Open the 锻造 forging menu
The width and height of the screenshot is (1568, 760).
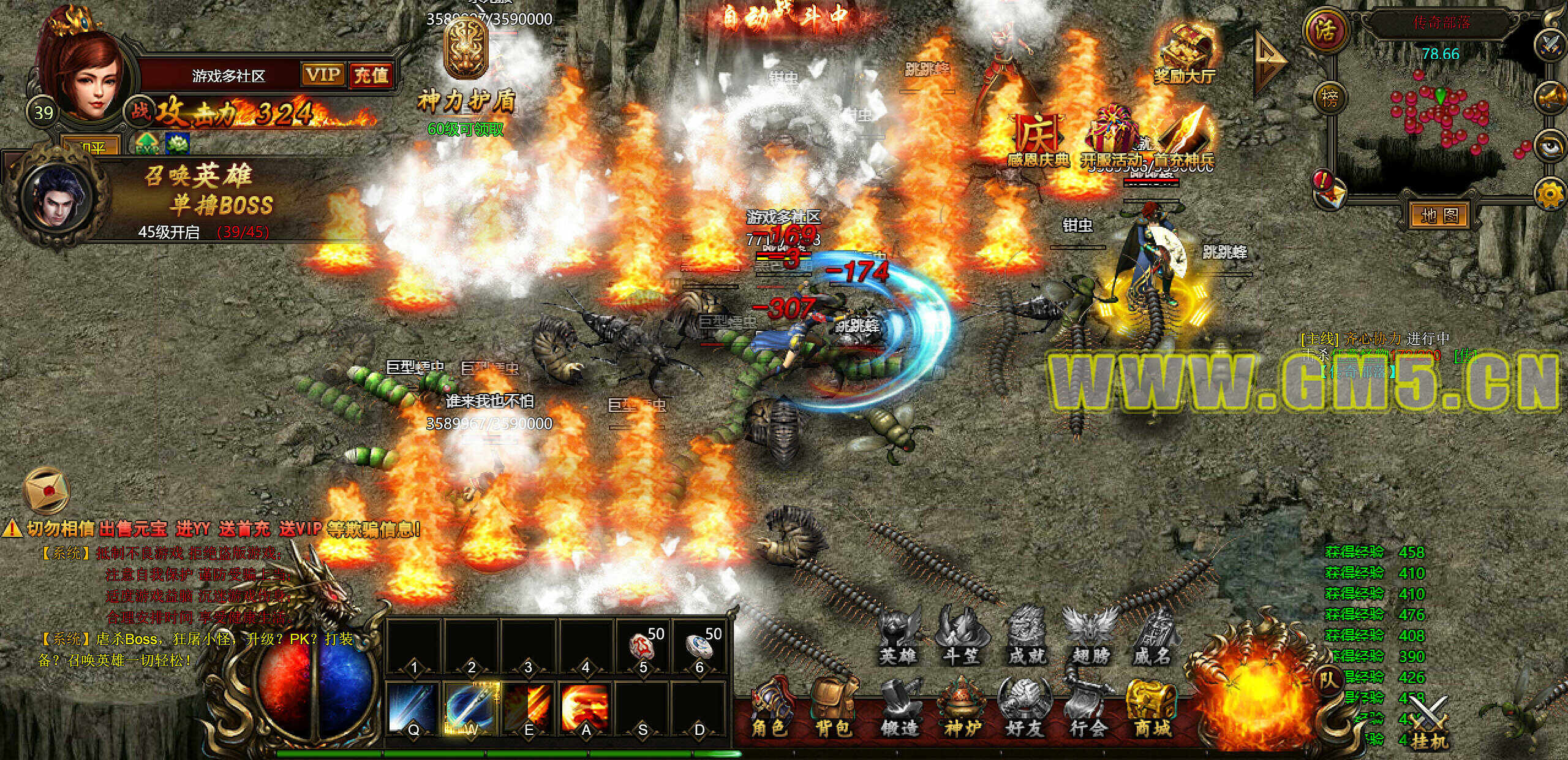899,711
